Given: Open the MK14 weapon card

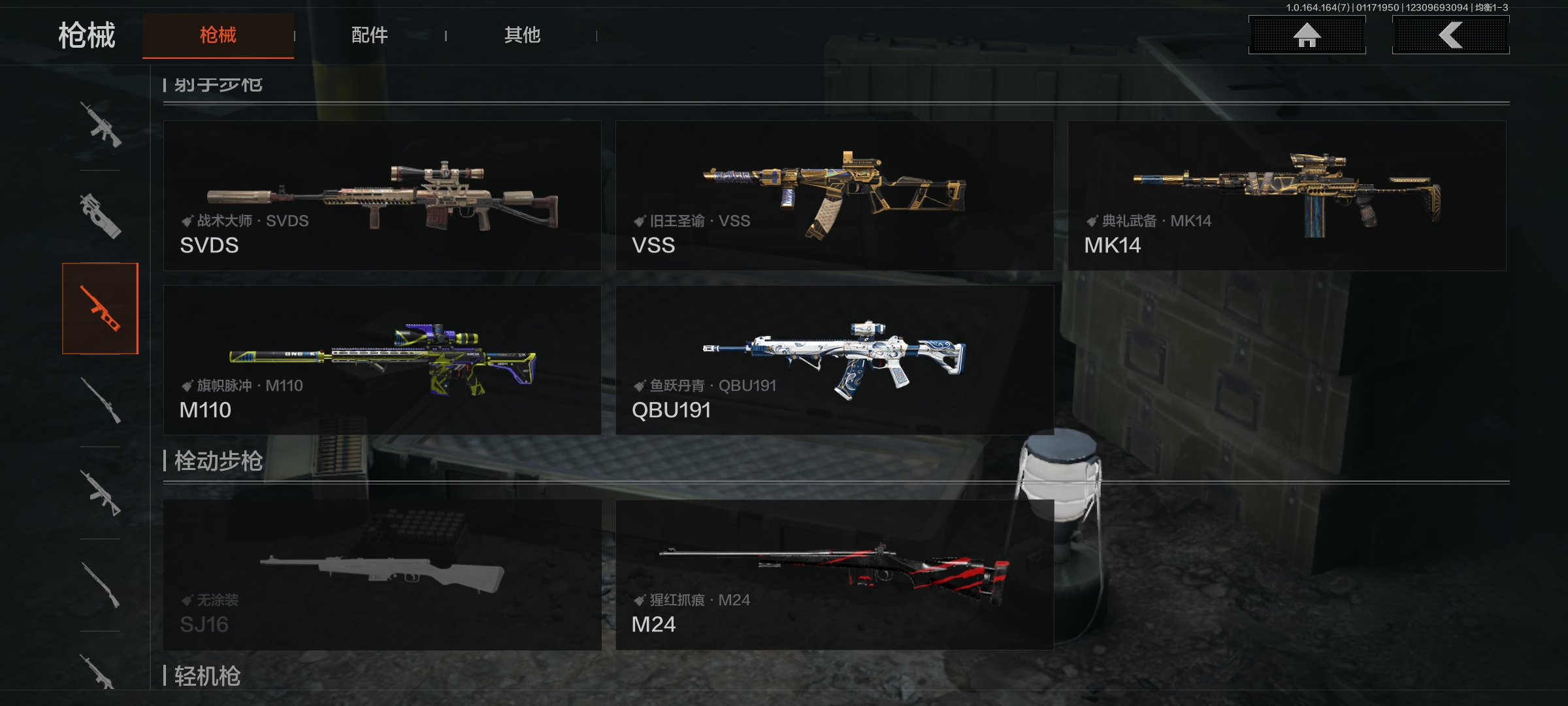Looking at the screenshot, I should (1286, 195).
